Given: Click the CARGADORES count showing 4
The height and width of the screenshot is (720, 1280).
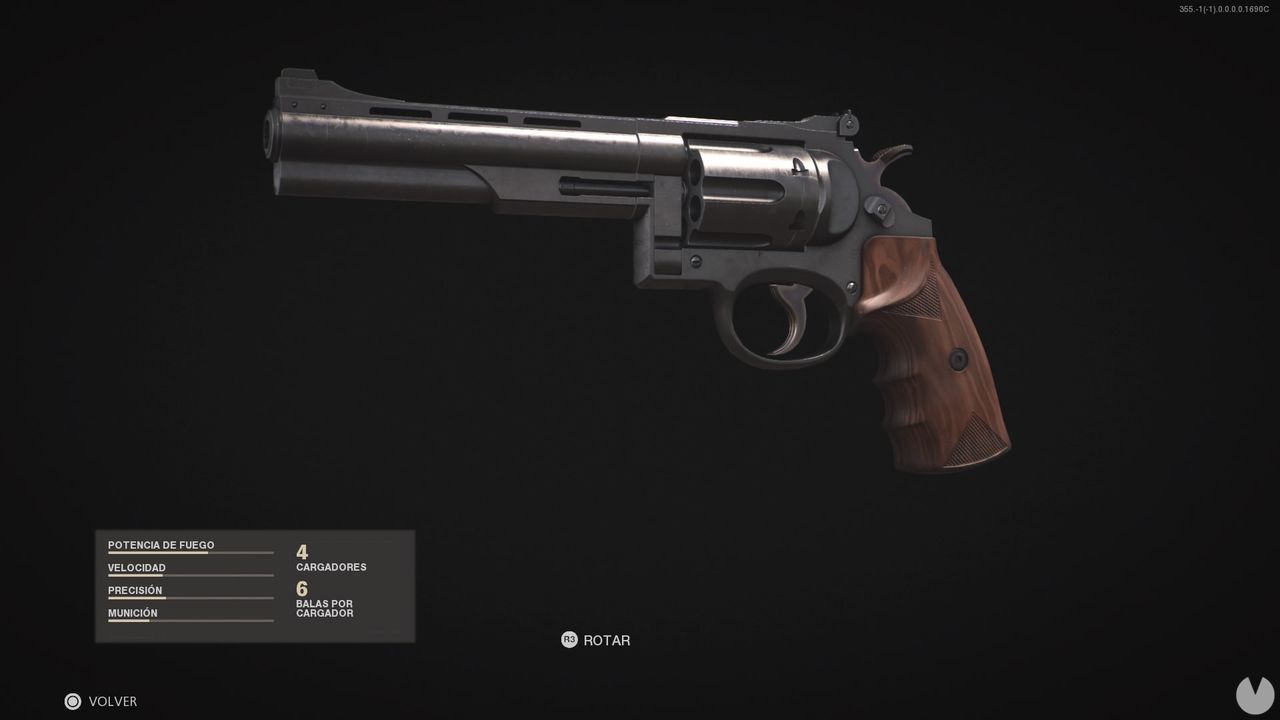Looking at the screenshot, I should click(300, 551).
